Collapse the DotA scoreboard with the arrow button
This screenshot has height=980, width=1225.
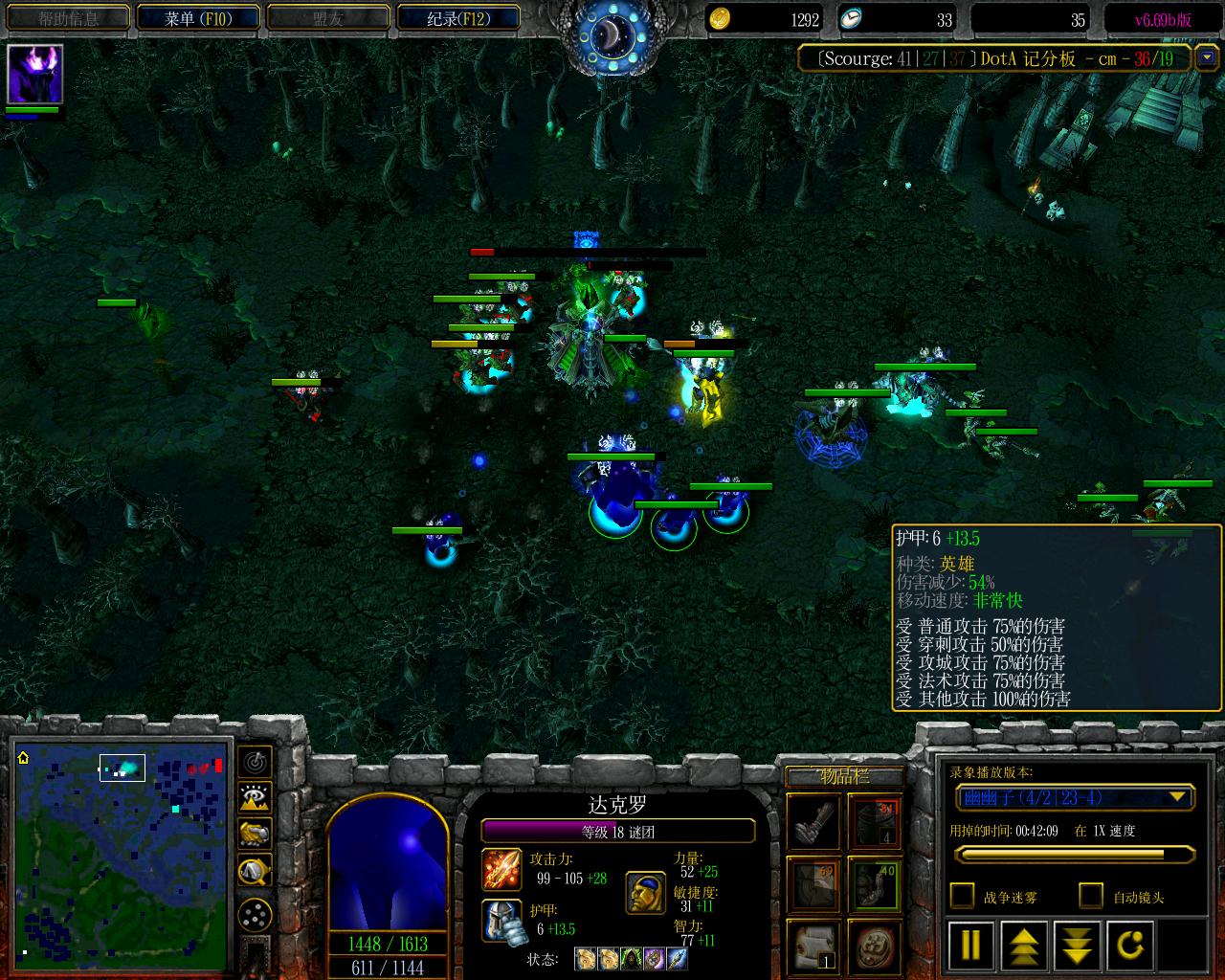(x=1206, y=58)
